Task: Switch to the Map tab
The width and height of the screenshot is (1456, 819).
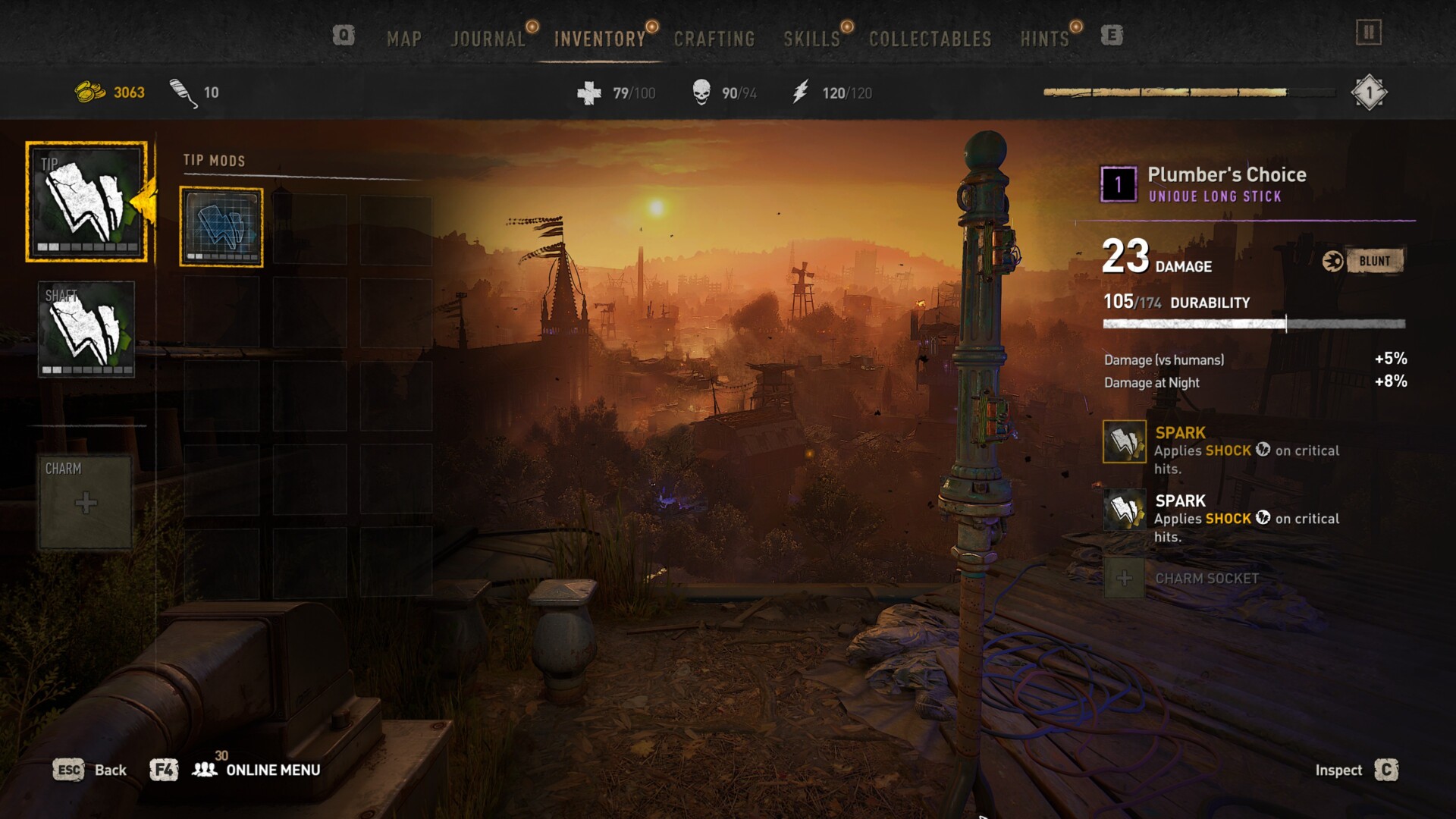Action: (403, 39)
